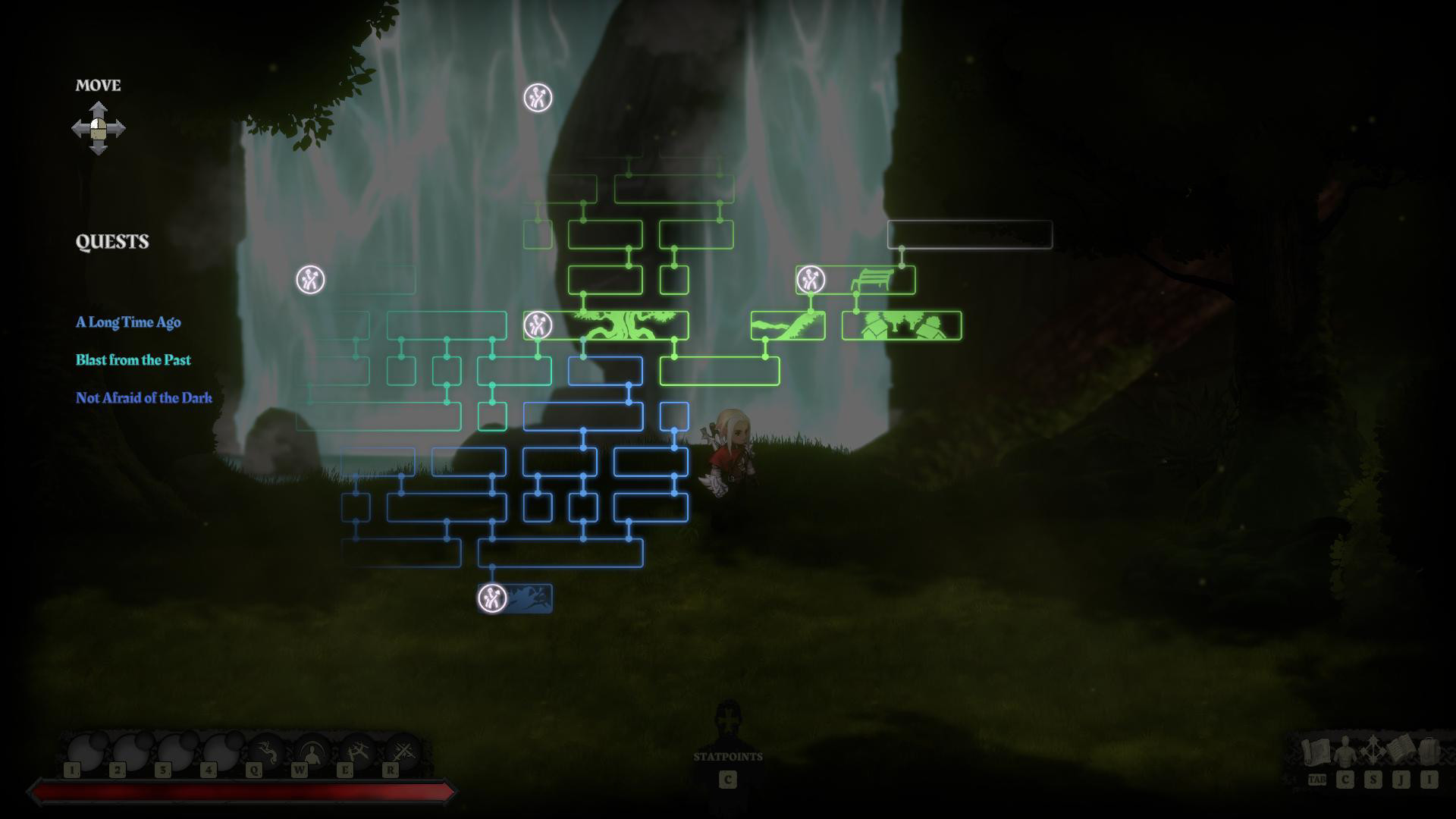Expand the empty skill branch box top right
The width and height of the screenshot is (1456, 819).
[x=969, y=236]
